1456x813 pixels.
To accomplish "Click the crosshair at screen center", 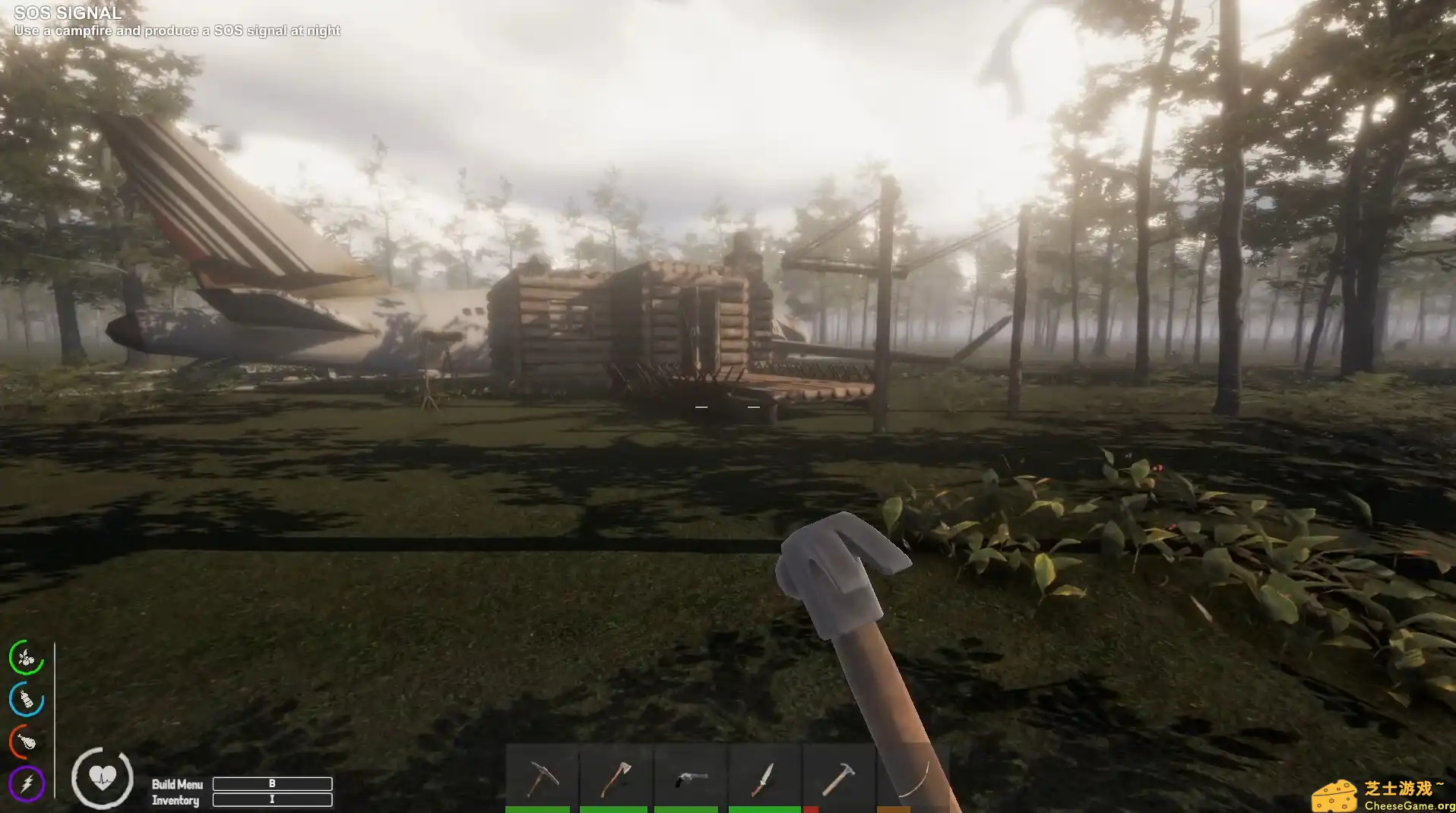I will pos(728,406).
